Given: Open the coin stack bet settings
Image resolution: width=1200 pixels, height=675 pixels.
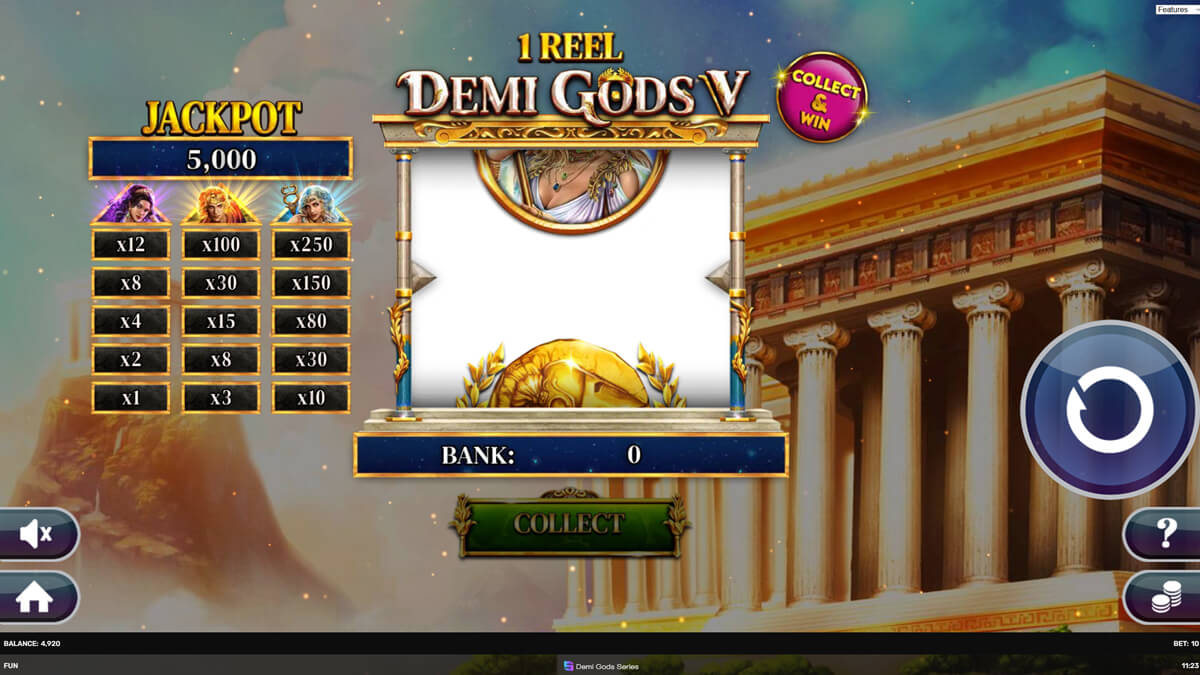Looking at the screenshot, I should pos(1164,598).
